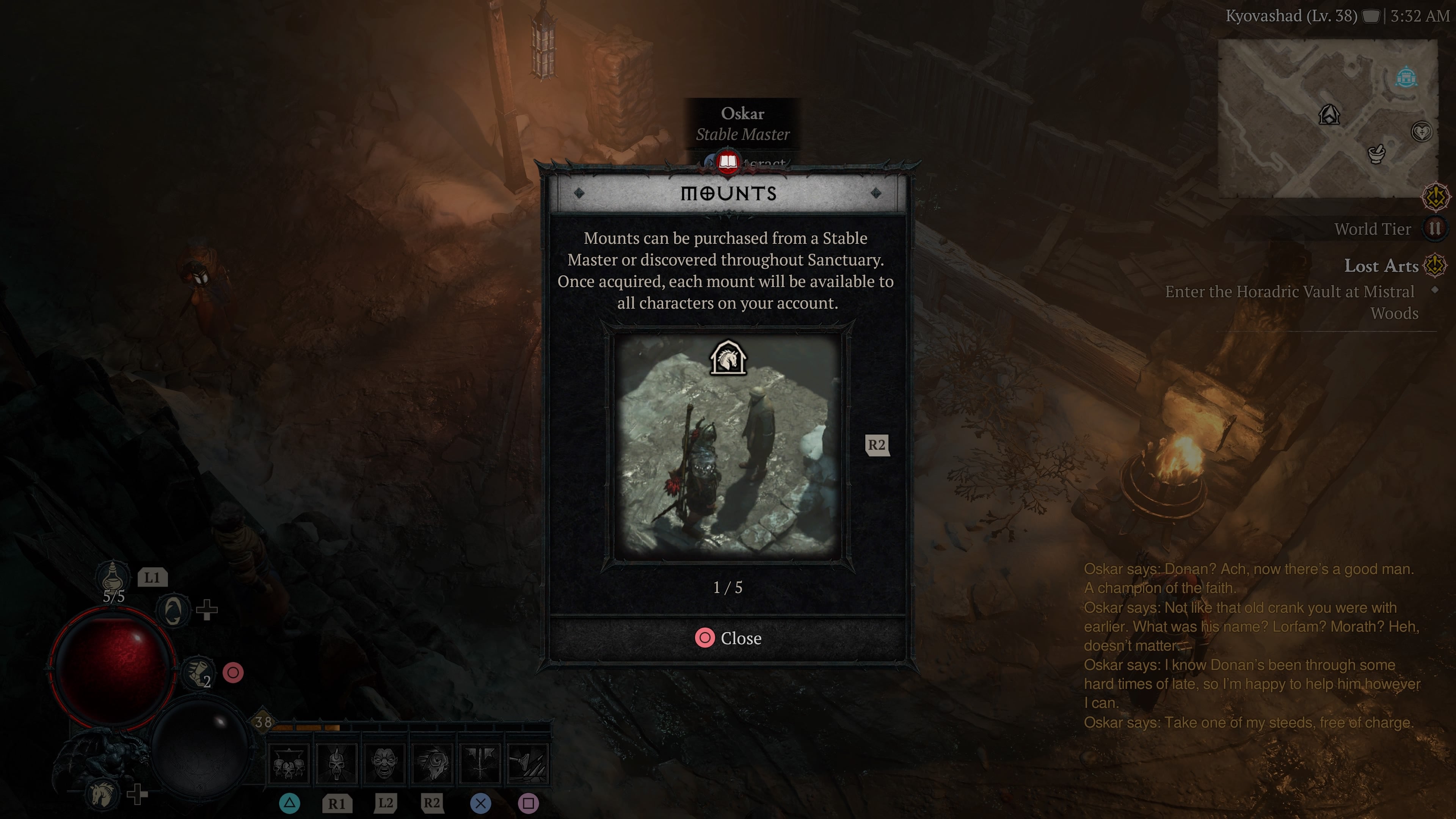The image size is (1456, 819).
Task: Click the healer heart marker on minimap
Action: (1421, 132)
